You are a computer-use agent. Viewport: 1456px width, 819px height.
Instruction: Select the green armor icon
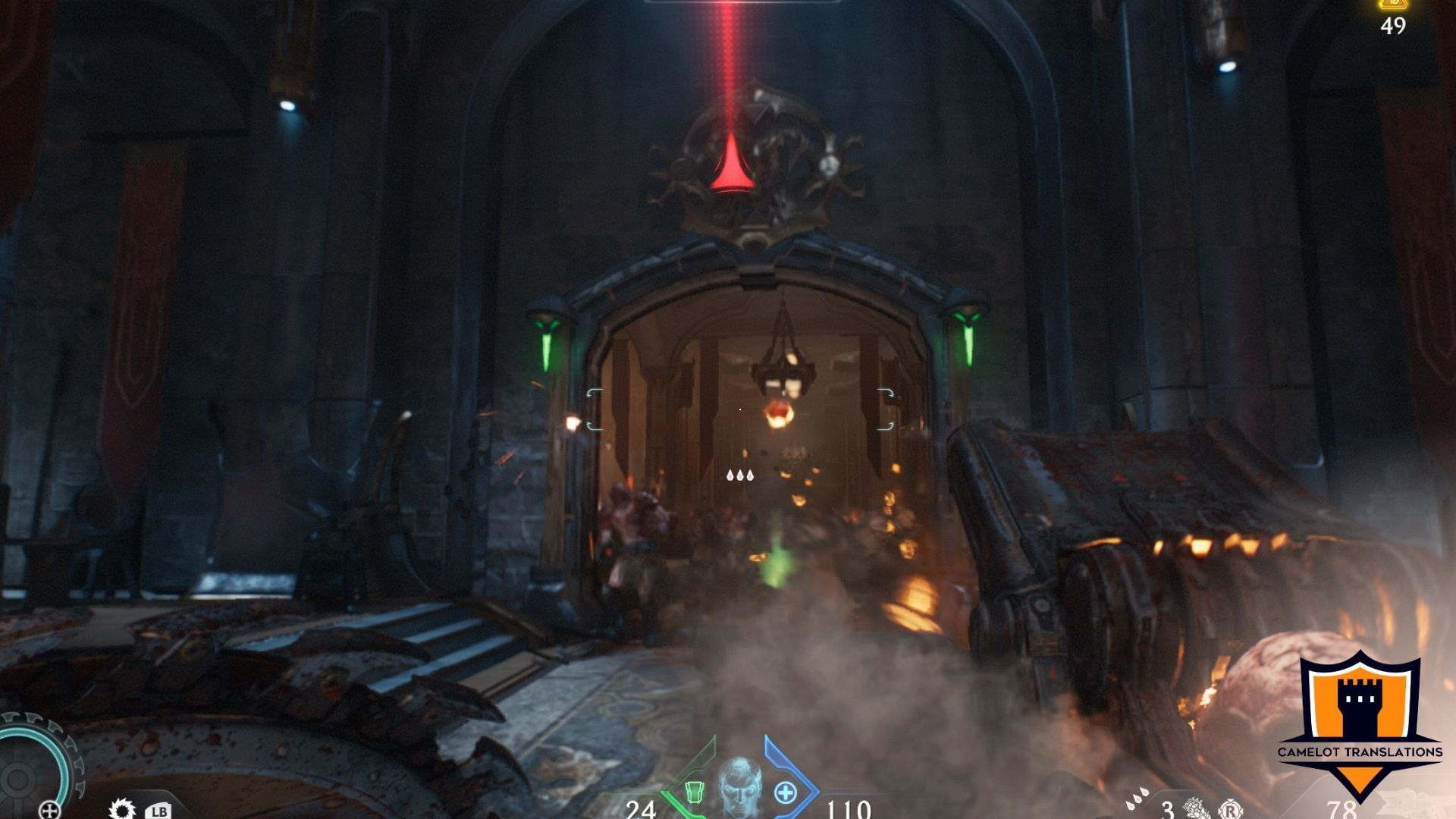pyautogui.click(x=694, y=792)
